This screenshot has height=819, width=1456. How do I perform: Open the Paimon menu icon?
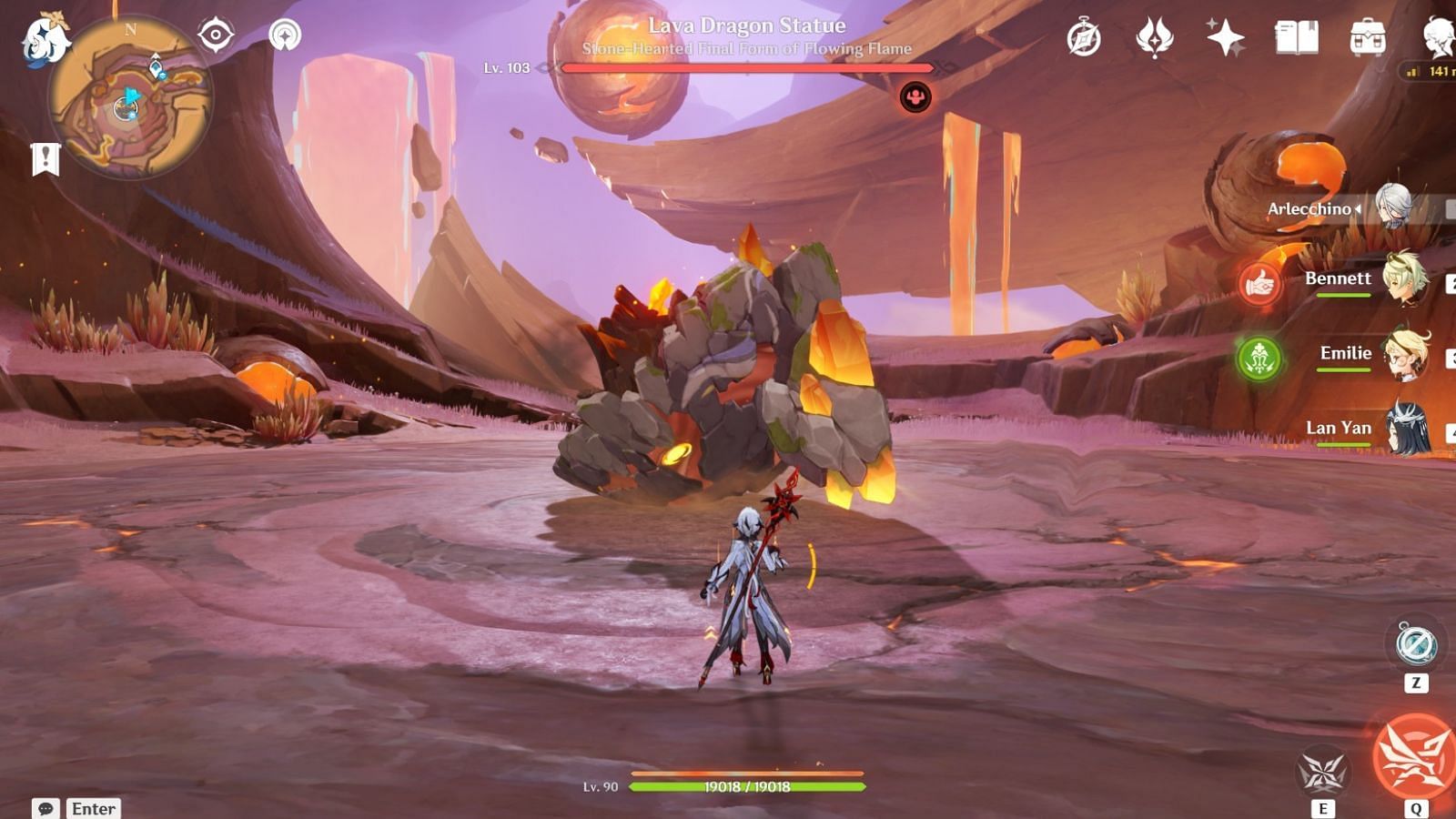point(44,41)
